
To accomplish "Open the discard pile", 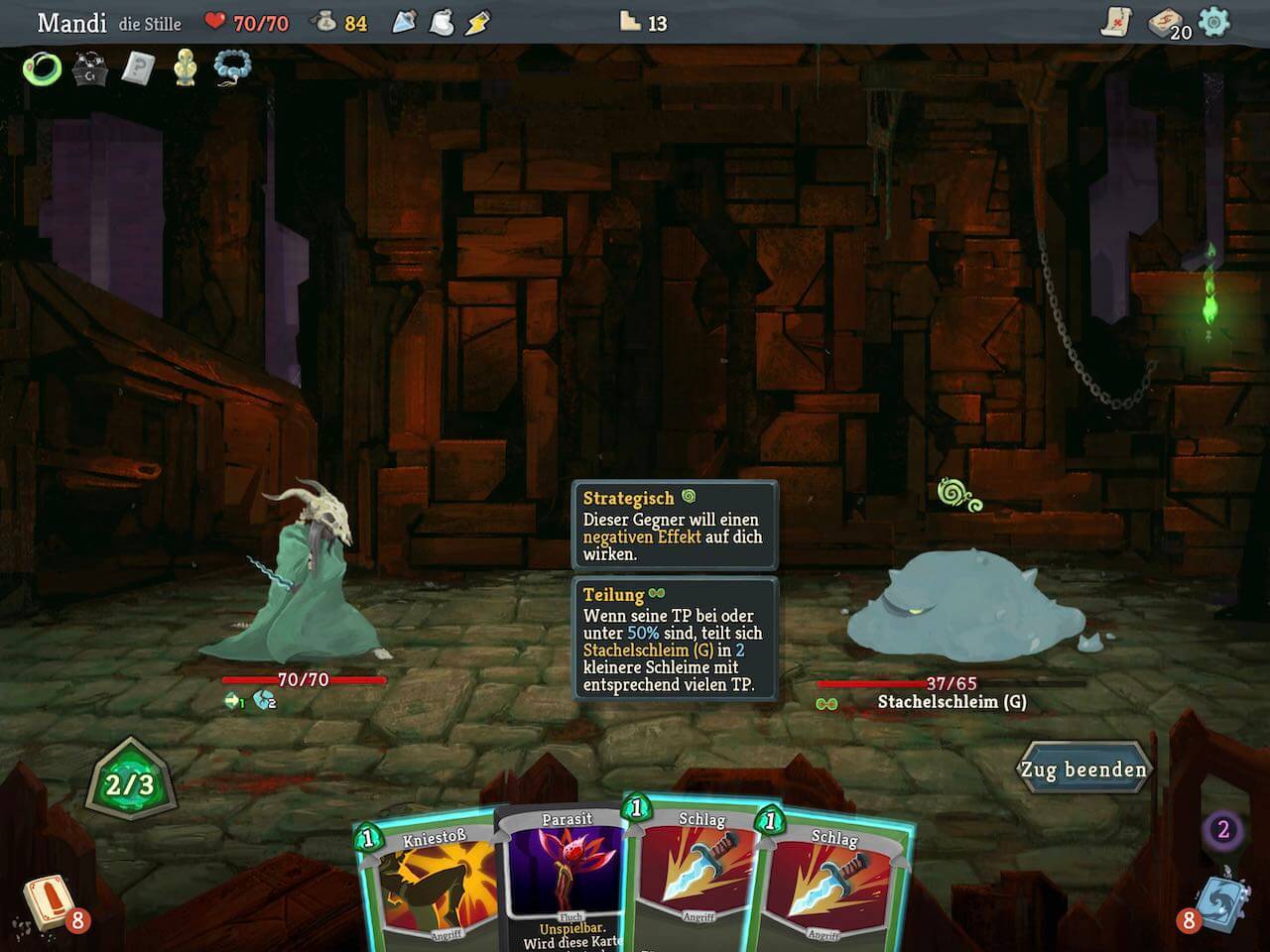I will (x=1218, y=902).
